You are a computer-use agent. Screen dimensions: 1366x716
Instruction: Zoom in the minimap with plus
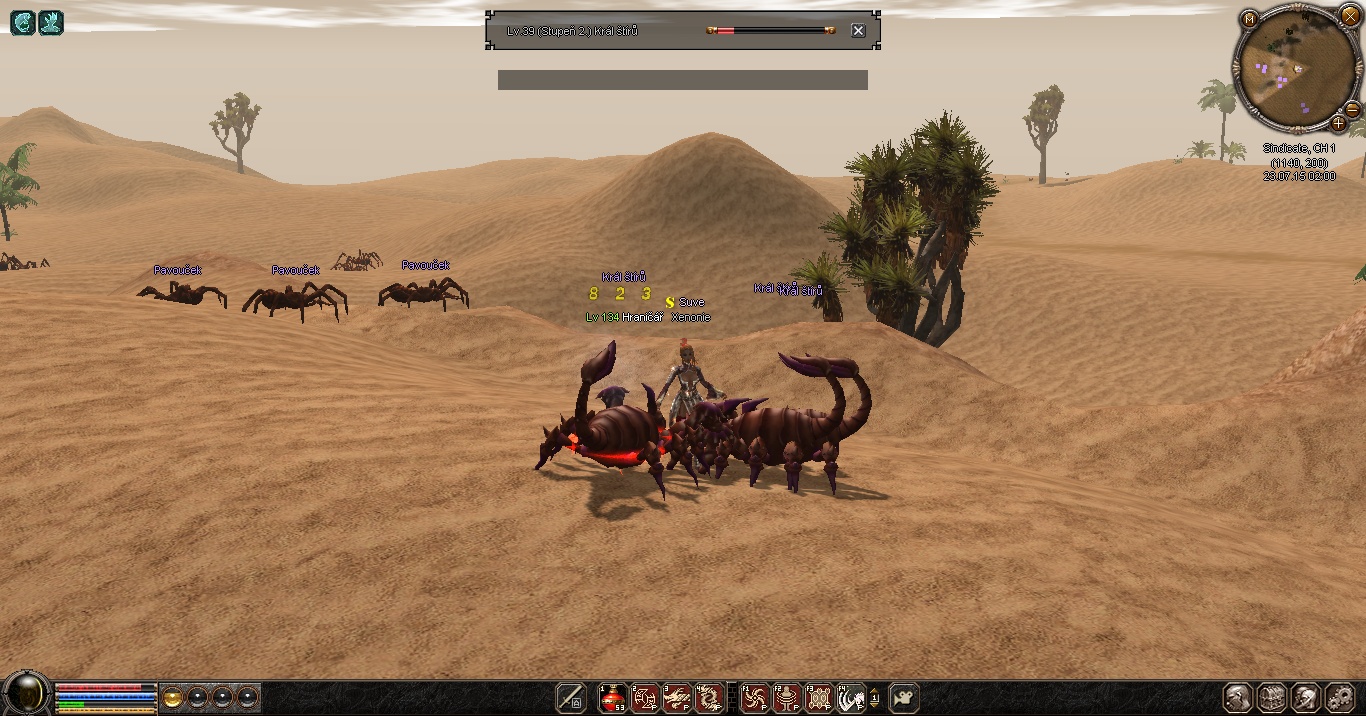pos(1338,124)
